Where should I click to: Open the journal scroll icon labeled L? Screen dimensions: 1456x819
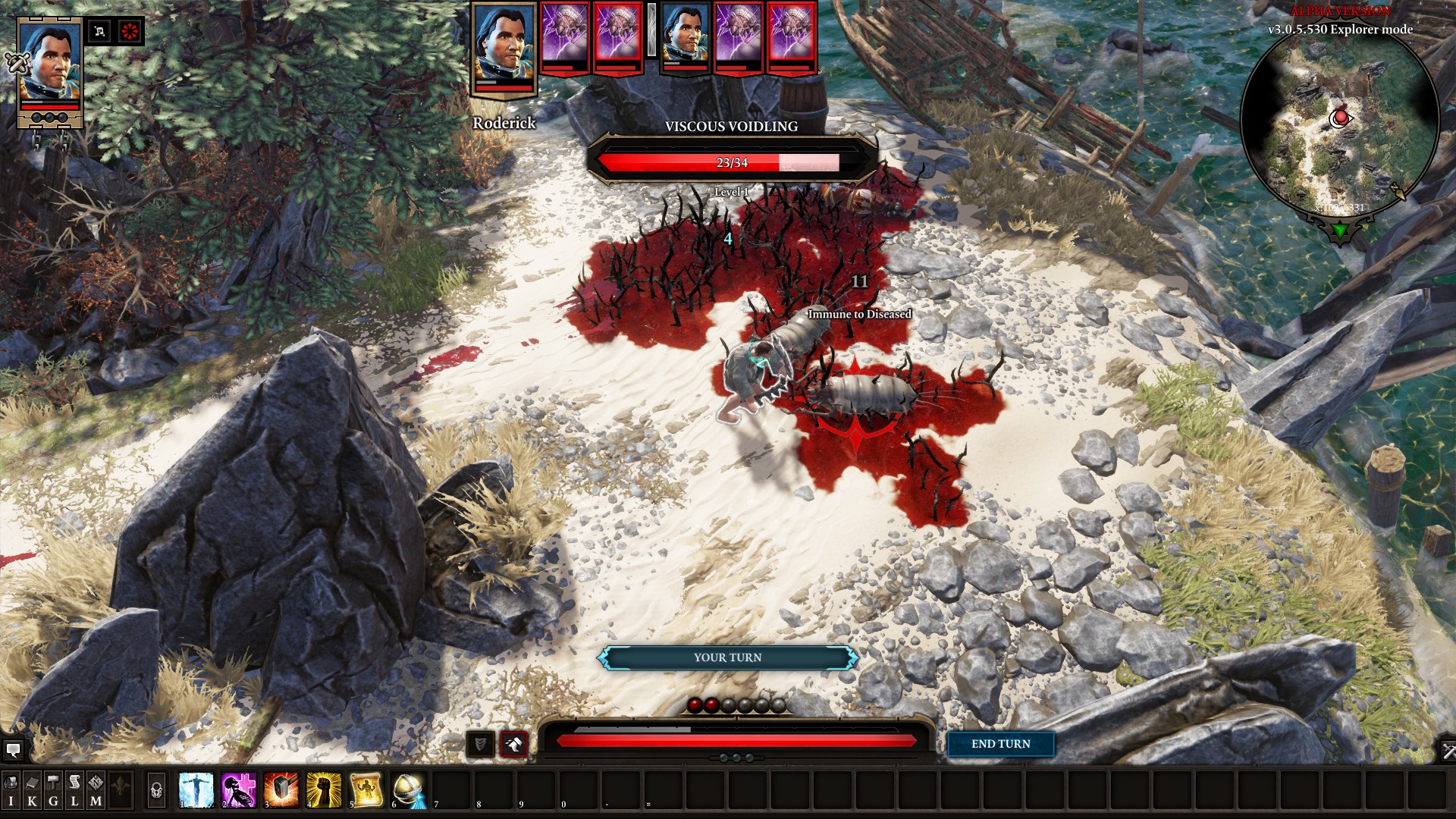pos(74,789)
